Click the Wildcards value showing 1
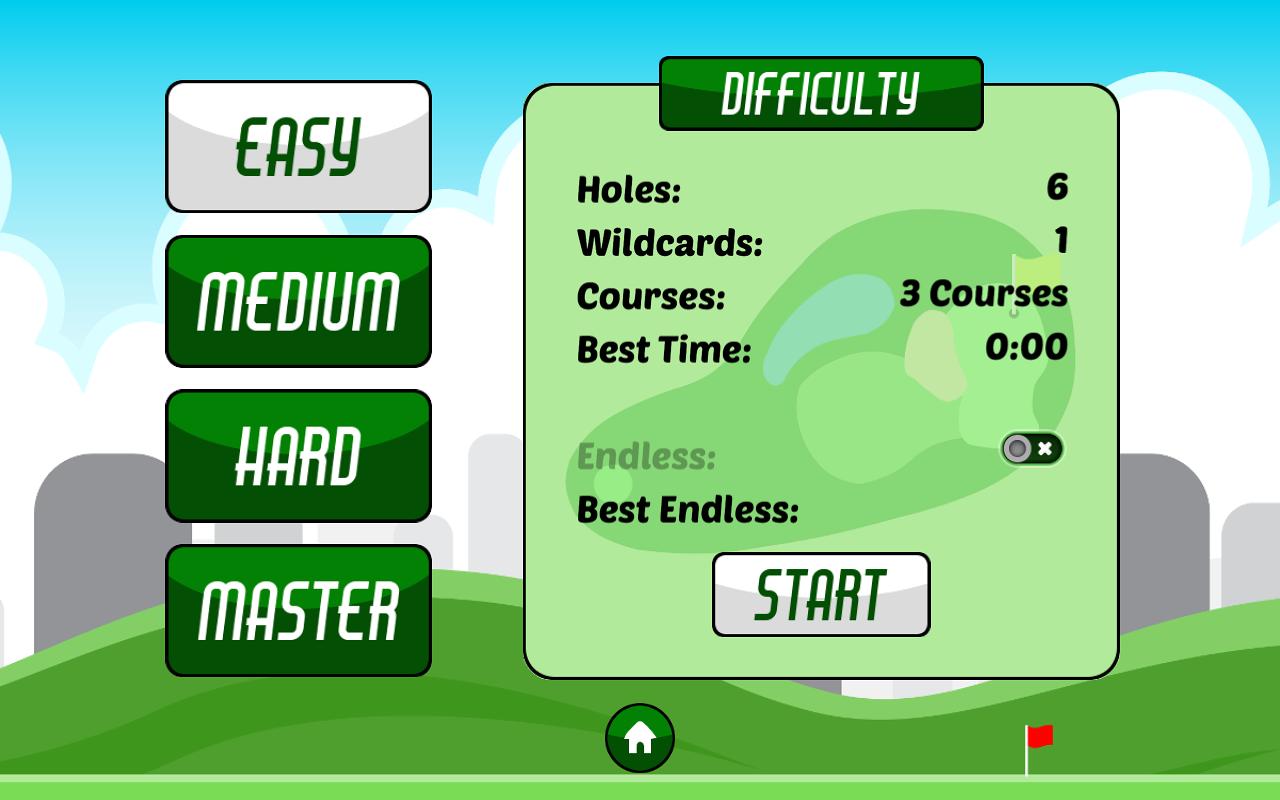 [x=1062, y=240]
